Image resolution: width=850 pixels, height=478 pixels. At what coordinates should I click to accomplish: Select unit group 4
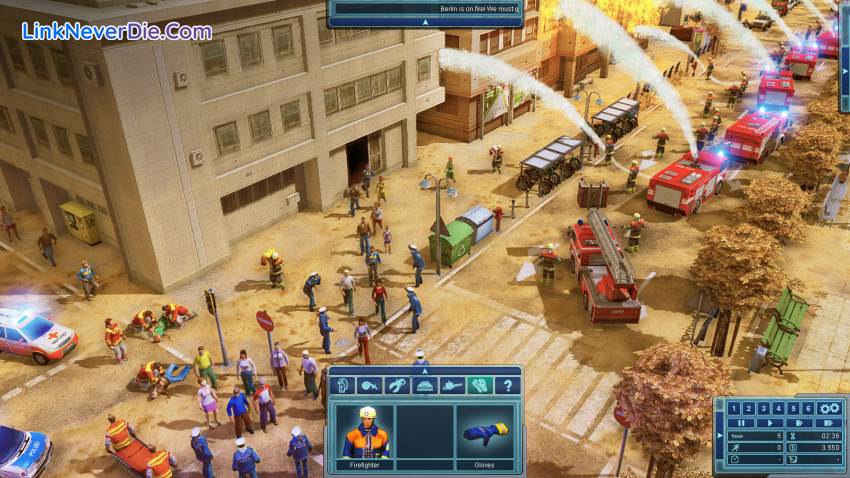778,408
